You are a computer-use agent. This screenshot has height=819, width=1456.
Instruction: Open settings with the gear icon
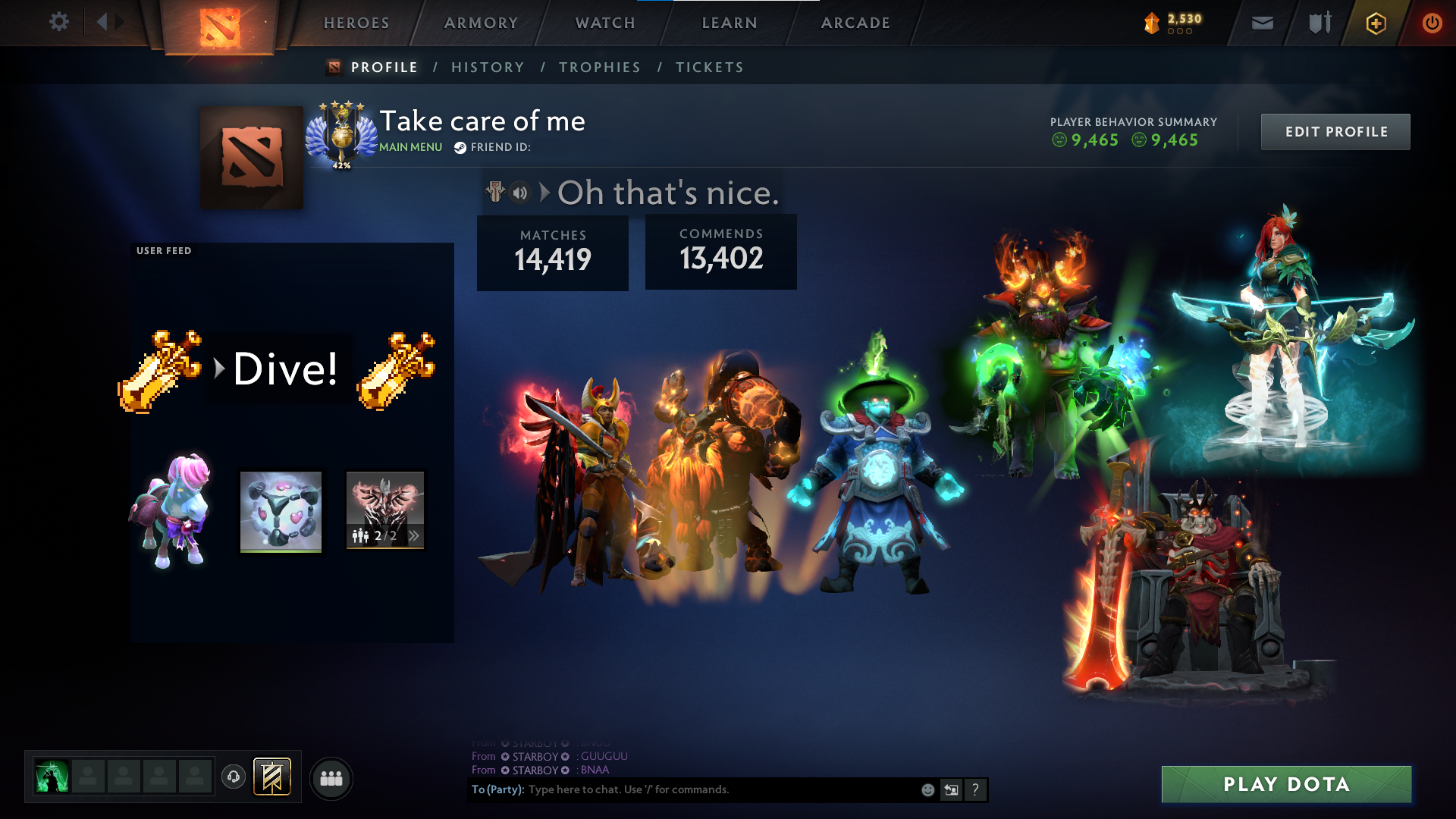(x=59, y=22)
